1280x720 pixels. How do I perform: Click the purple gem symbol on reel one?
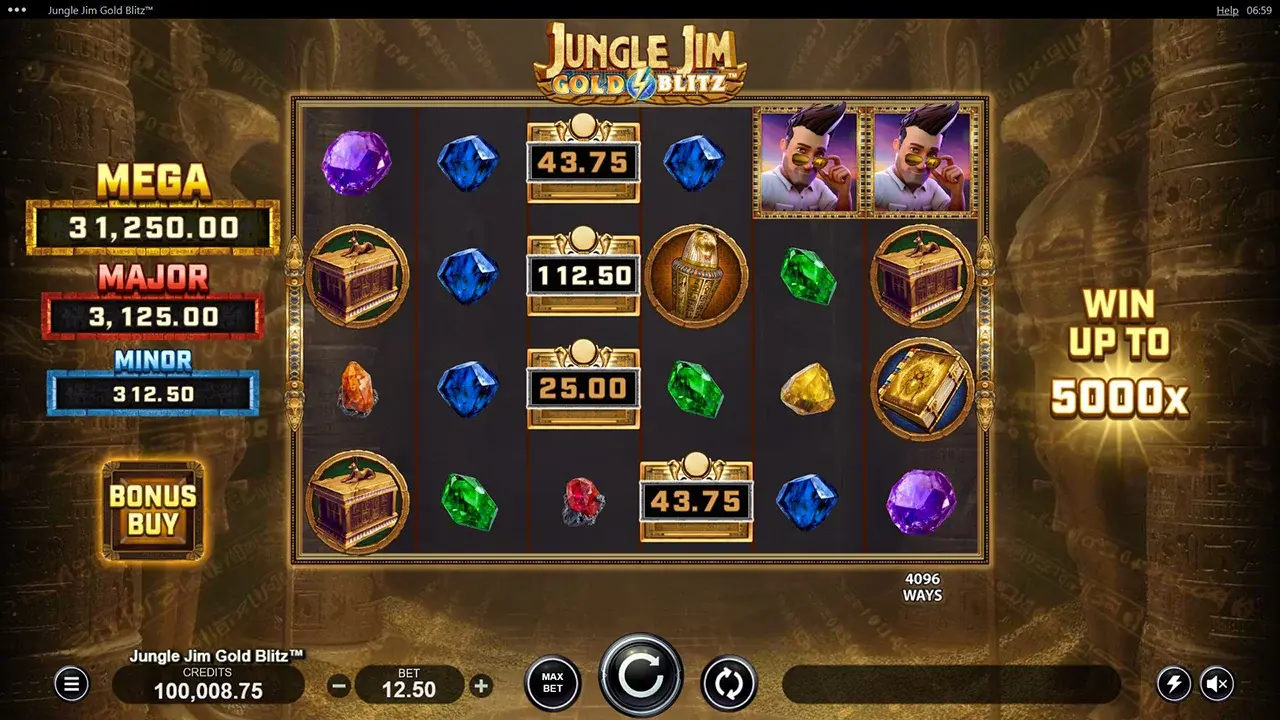pos(356,161)
